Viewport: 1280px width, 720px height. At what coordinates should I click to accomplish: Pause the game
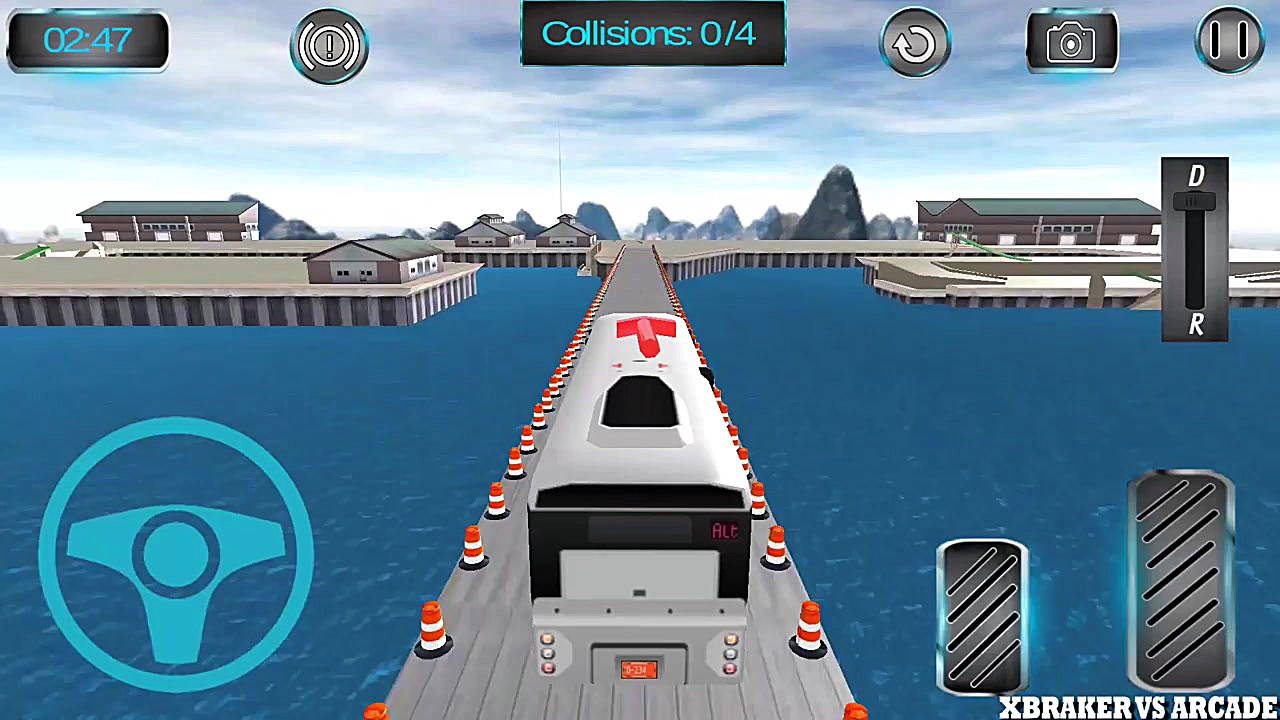pyautogui.click(x=1229, y=42)
